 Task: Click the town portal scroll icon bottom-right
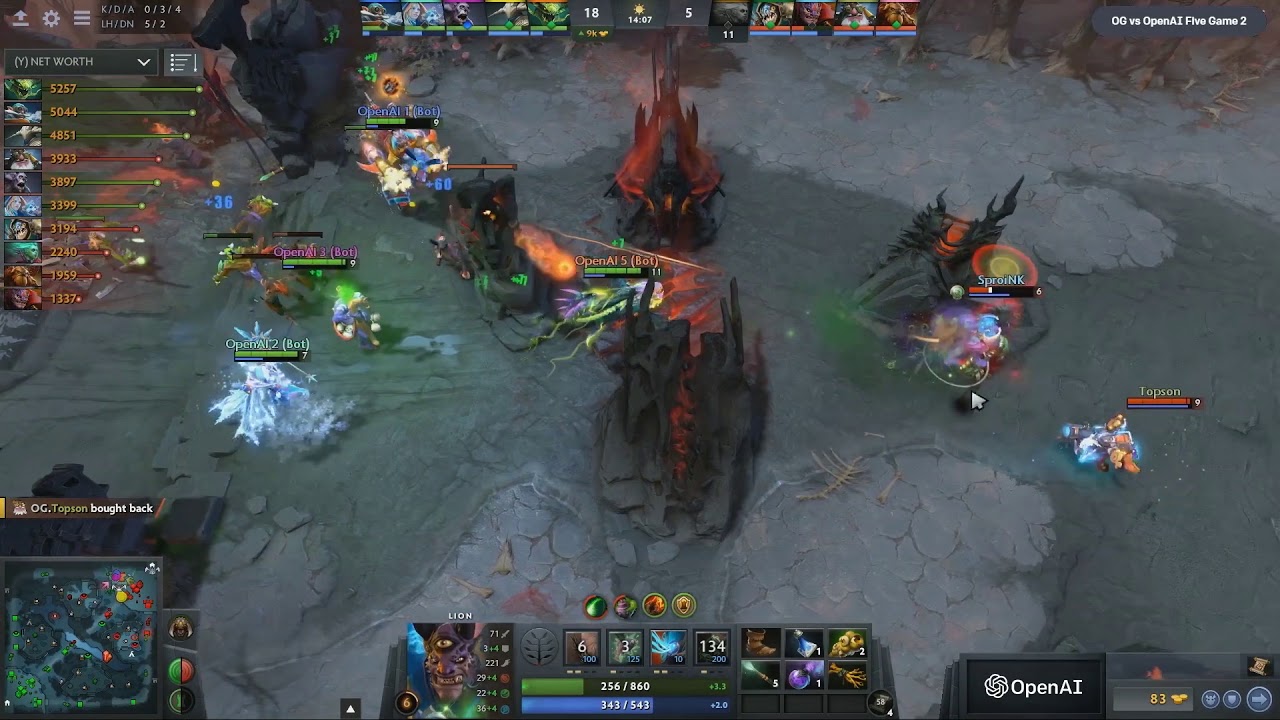tap(1260, 666)
